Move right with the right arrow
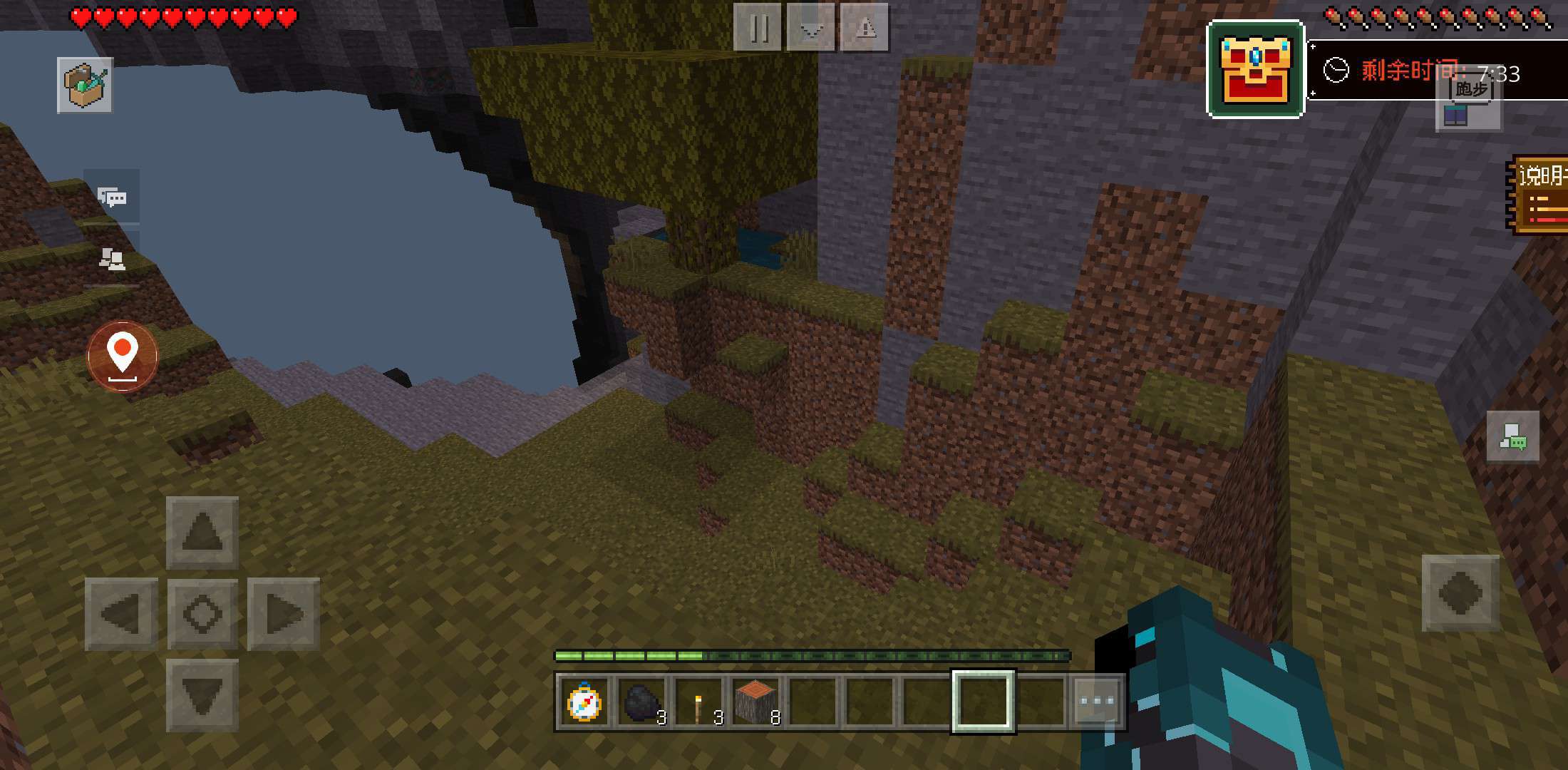The width and height of the screenshot is (1568, 770). pos(283,614)
